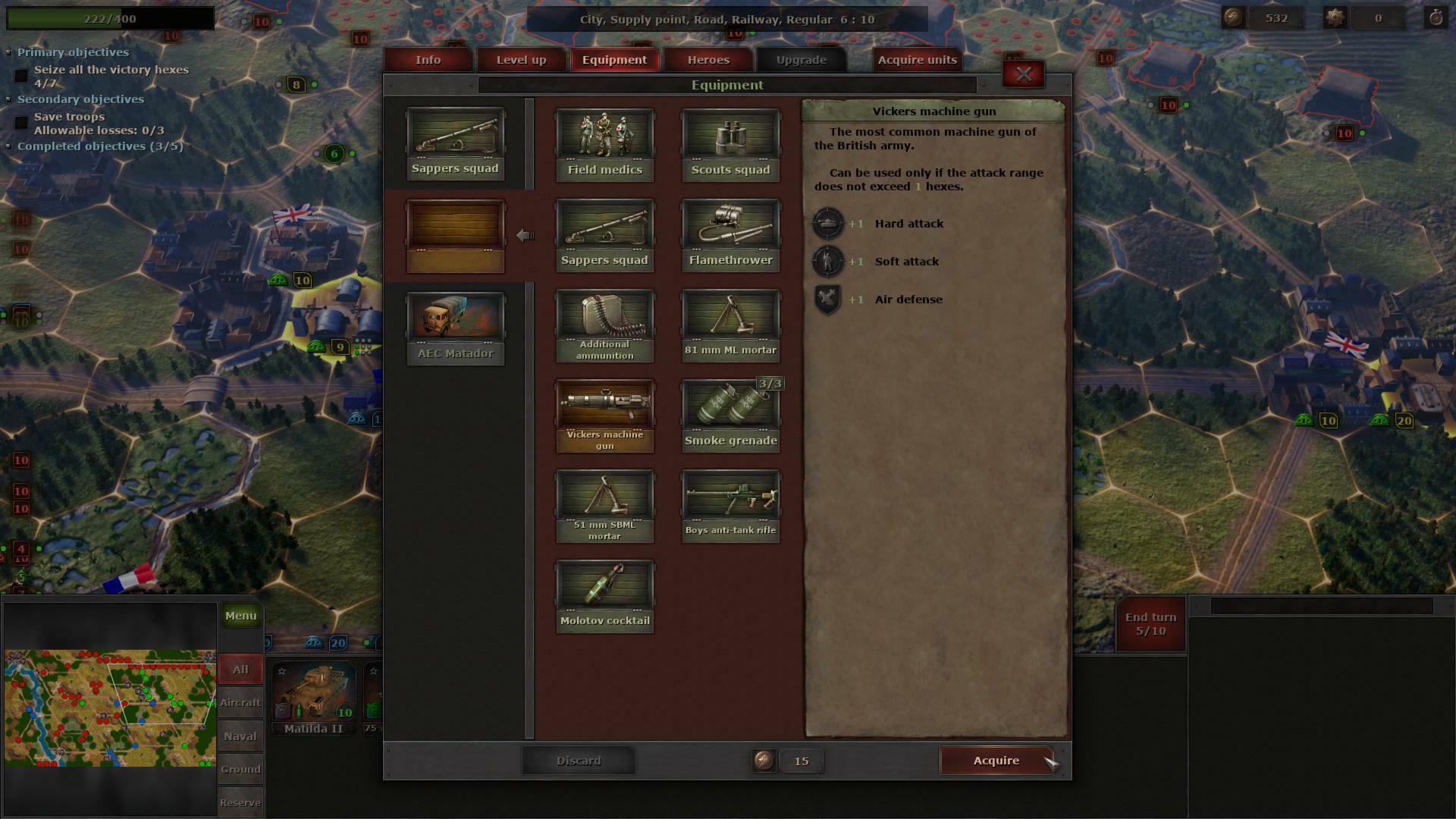Select the Field medics equipment

pos(604,140)
